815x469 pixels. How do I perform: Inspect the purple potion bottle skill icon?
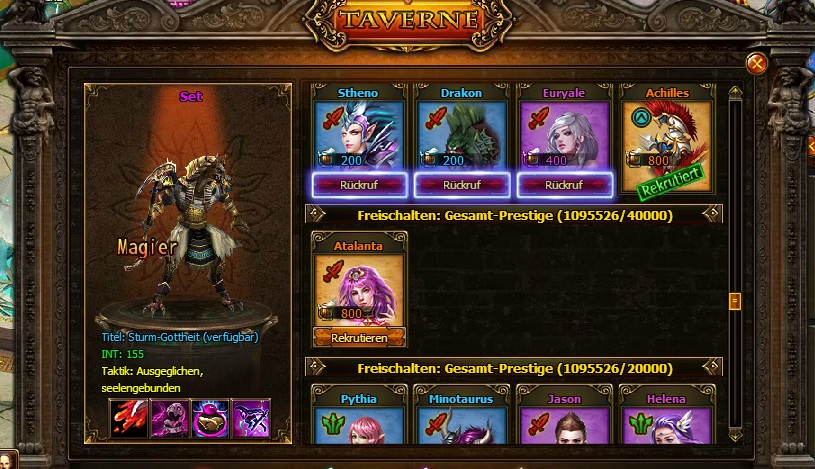click(210, 418)
